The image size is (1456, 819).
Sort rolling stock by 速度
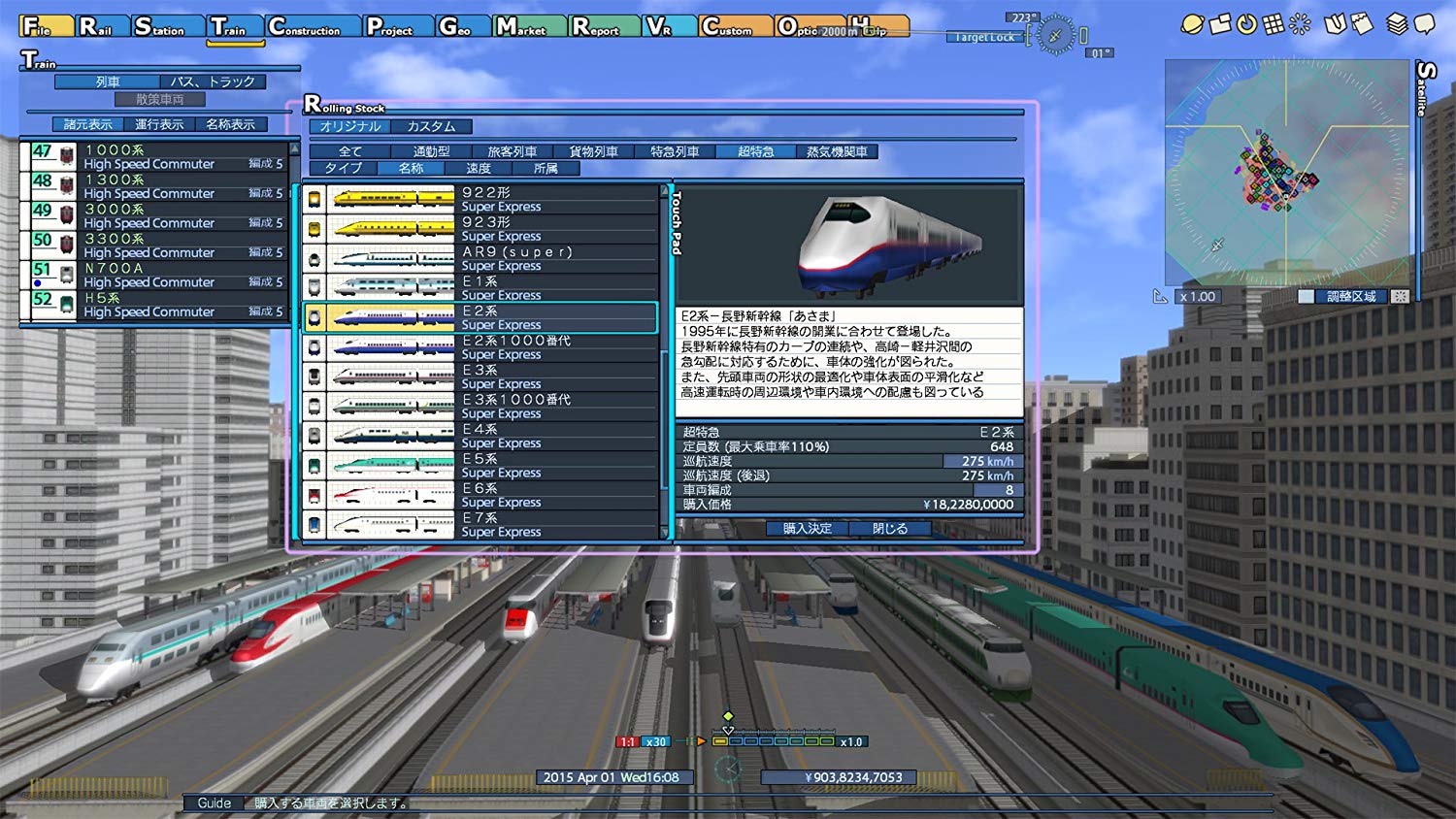[478, 168]
